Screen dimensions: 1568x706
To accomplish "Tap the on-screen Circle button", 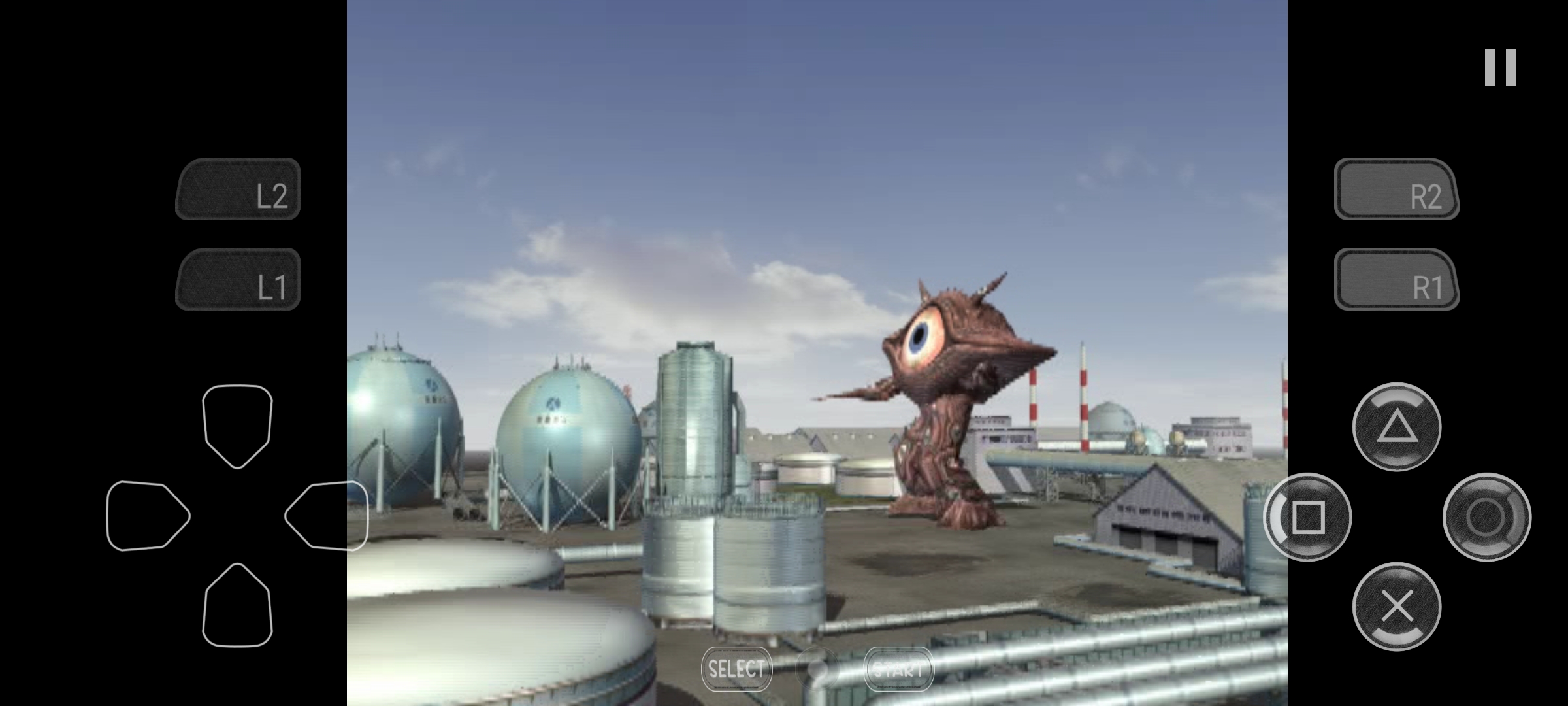I will [1486, 517].
